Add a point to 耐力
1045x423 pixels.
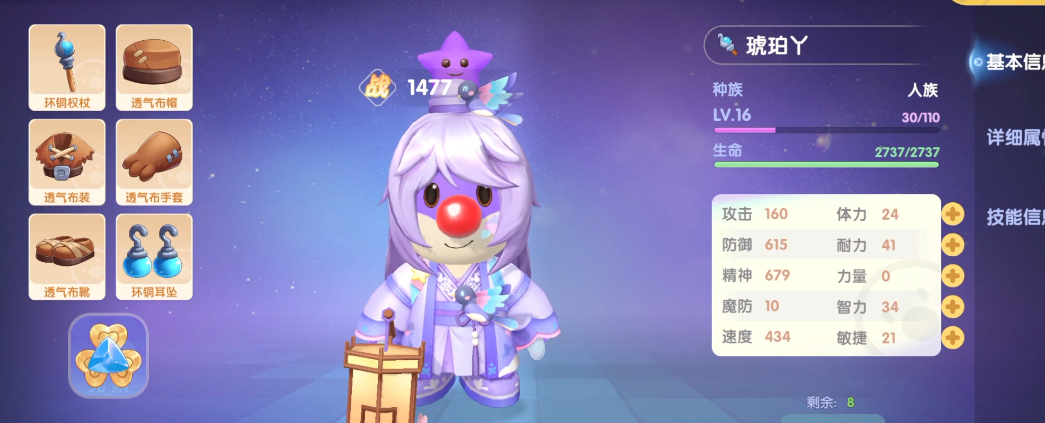[952, 245]
